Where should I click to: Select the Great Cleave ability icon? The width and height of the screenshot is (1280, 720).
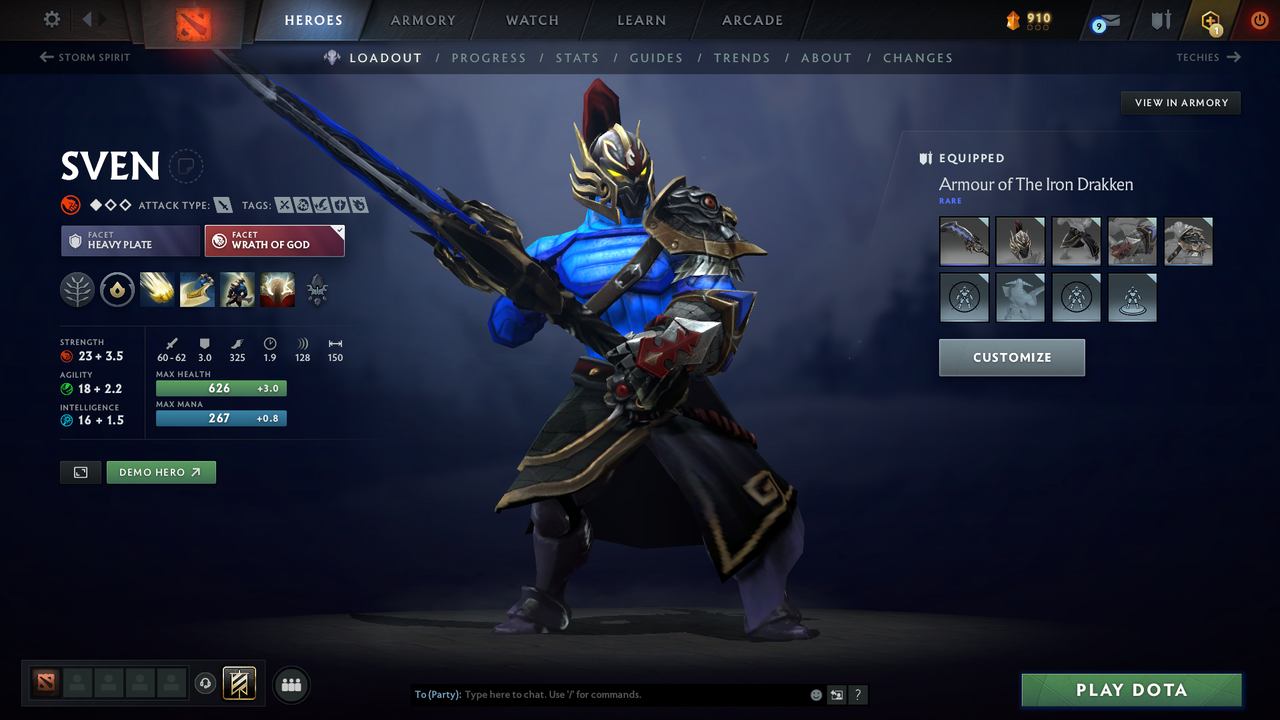click(197, 289)
